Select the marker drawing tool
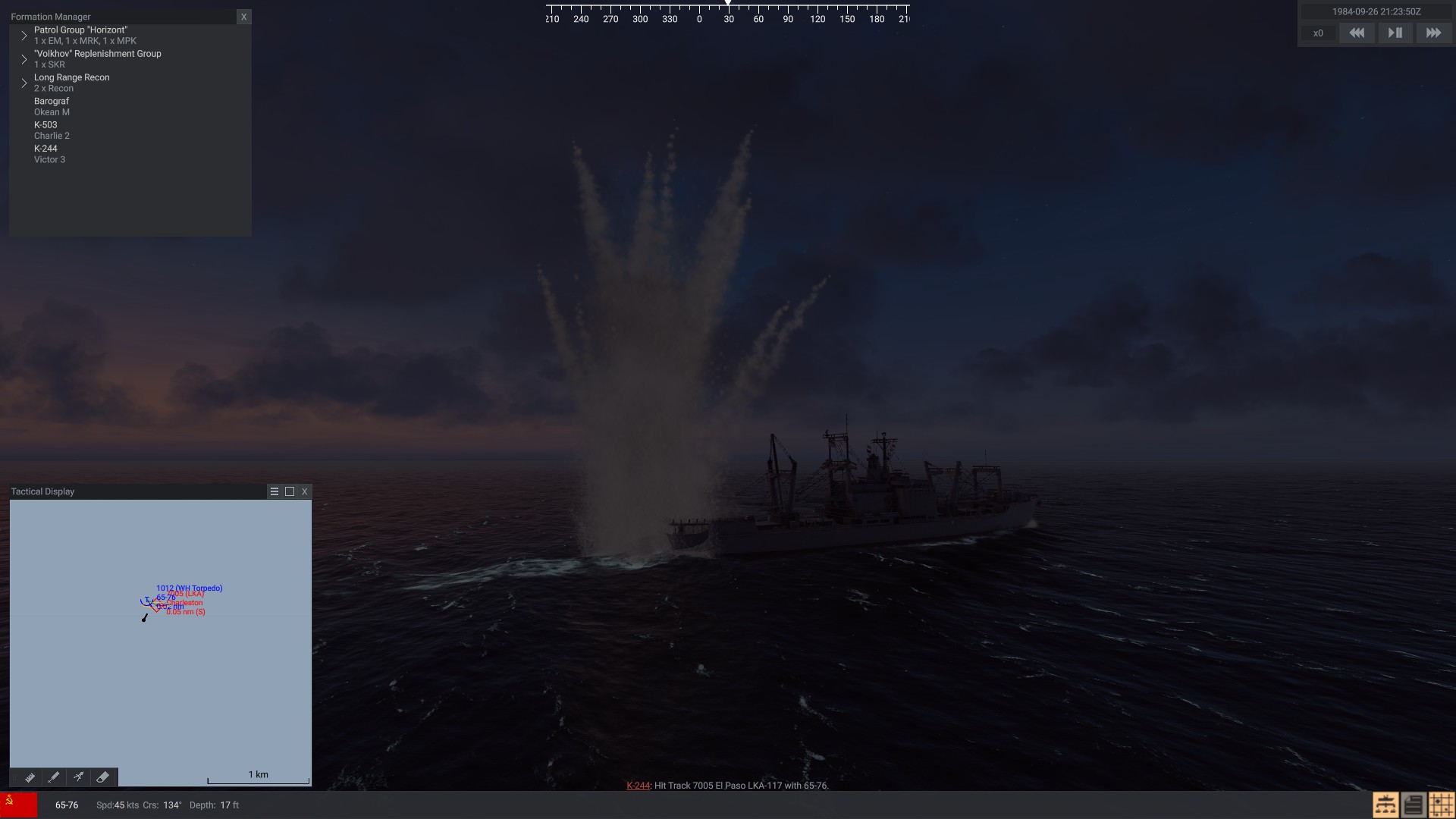The height and width of the screenshot is (819, 1456). coord(54,777)
